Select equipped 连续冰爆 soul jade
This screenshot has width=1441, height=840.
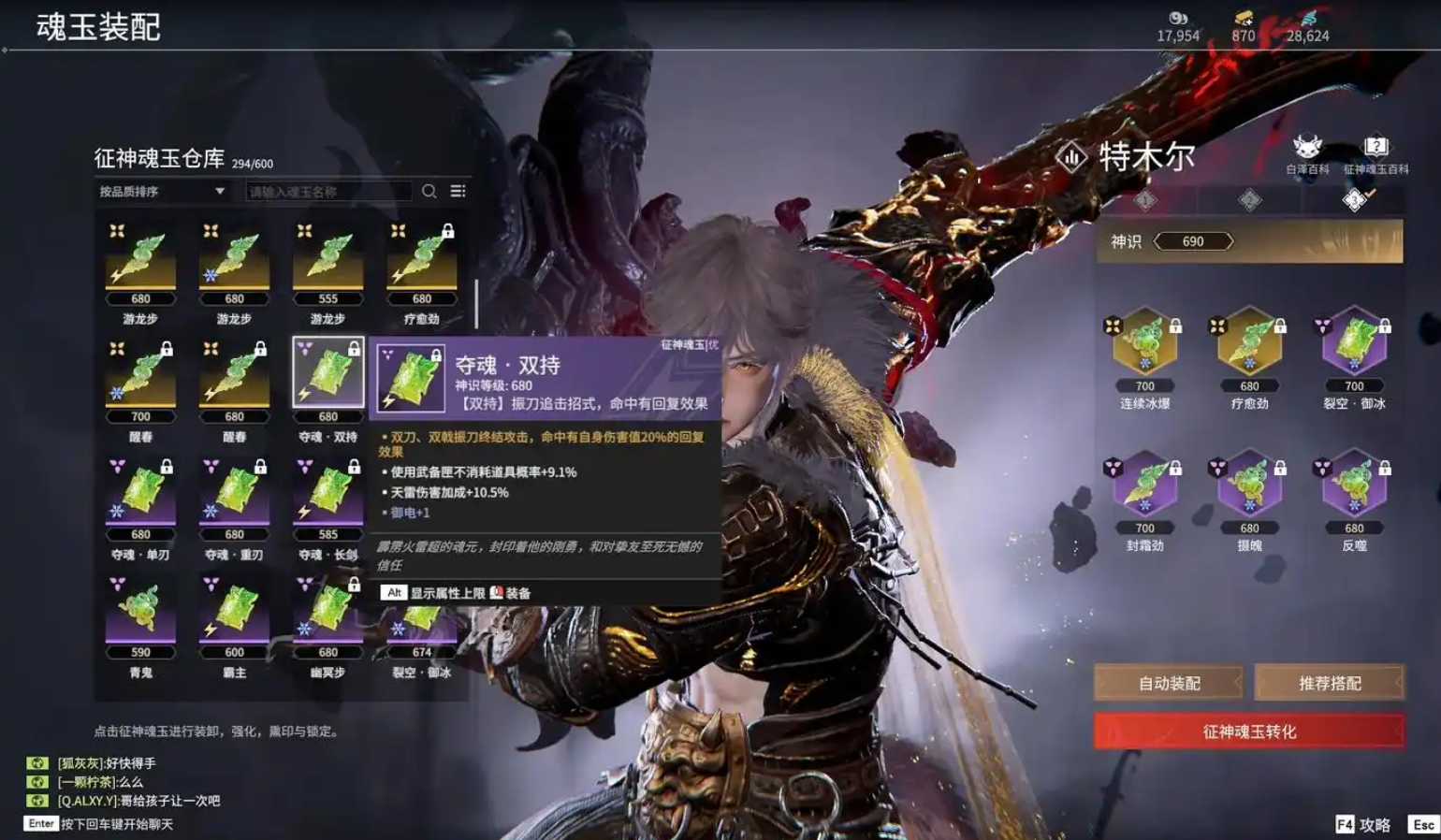[1144, 343]
